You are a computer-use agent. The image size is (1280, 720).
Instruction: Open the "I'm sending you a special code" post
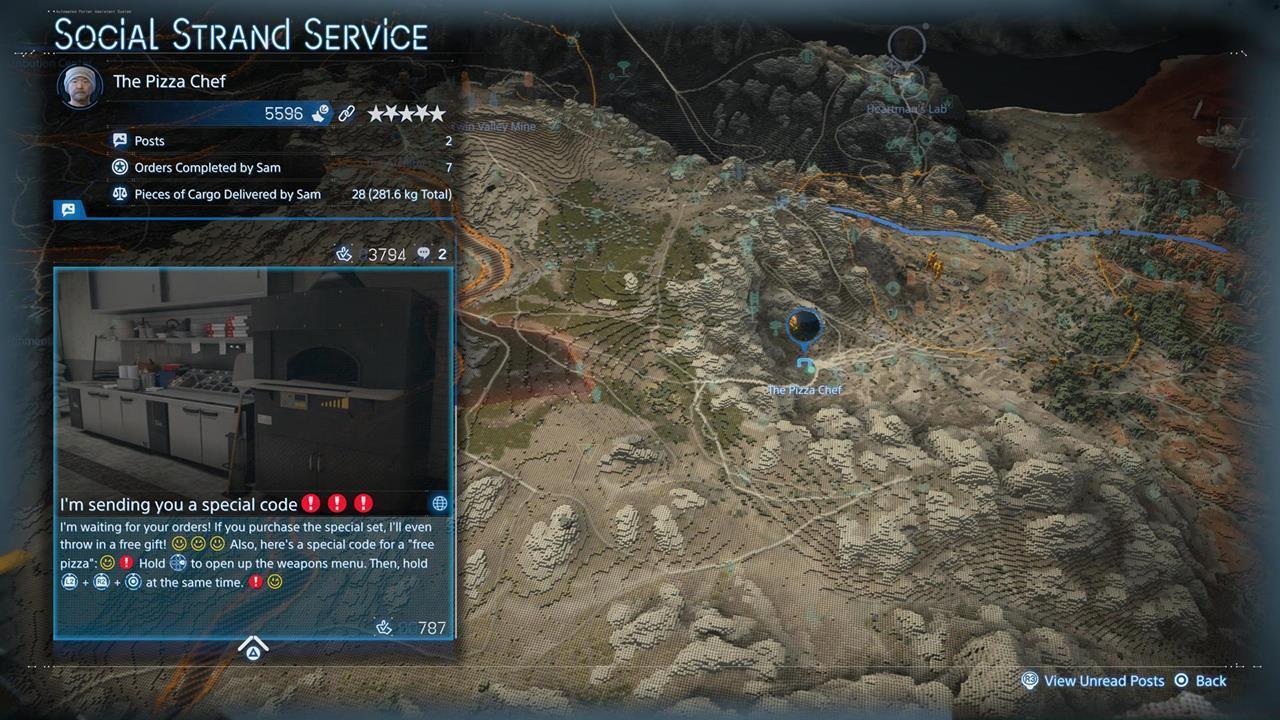(x=179, y=504)
